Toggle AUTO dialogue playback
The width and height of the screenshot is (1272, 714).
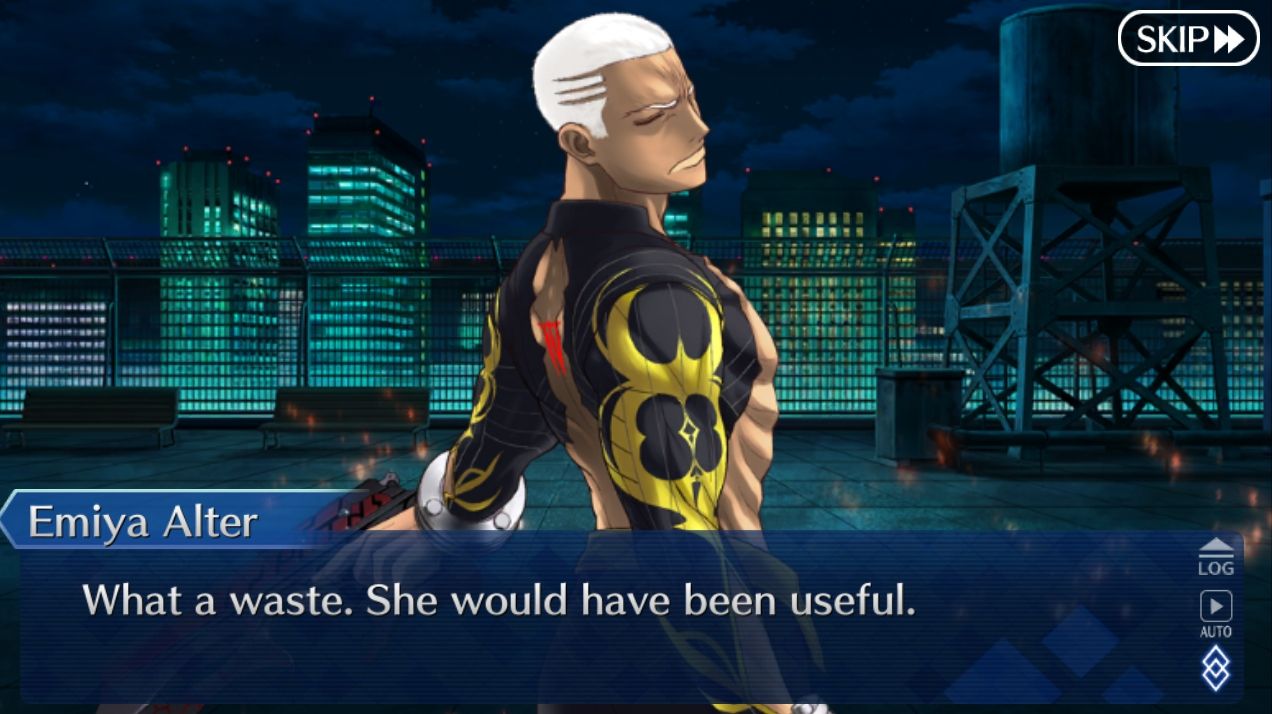1216,613
